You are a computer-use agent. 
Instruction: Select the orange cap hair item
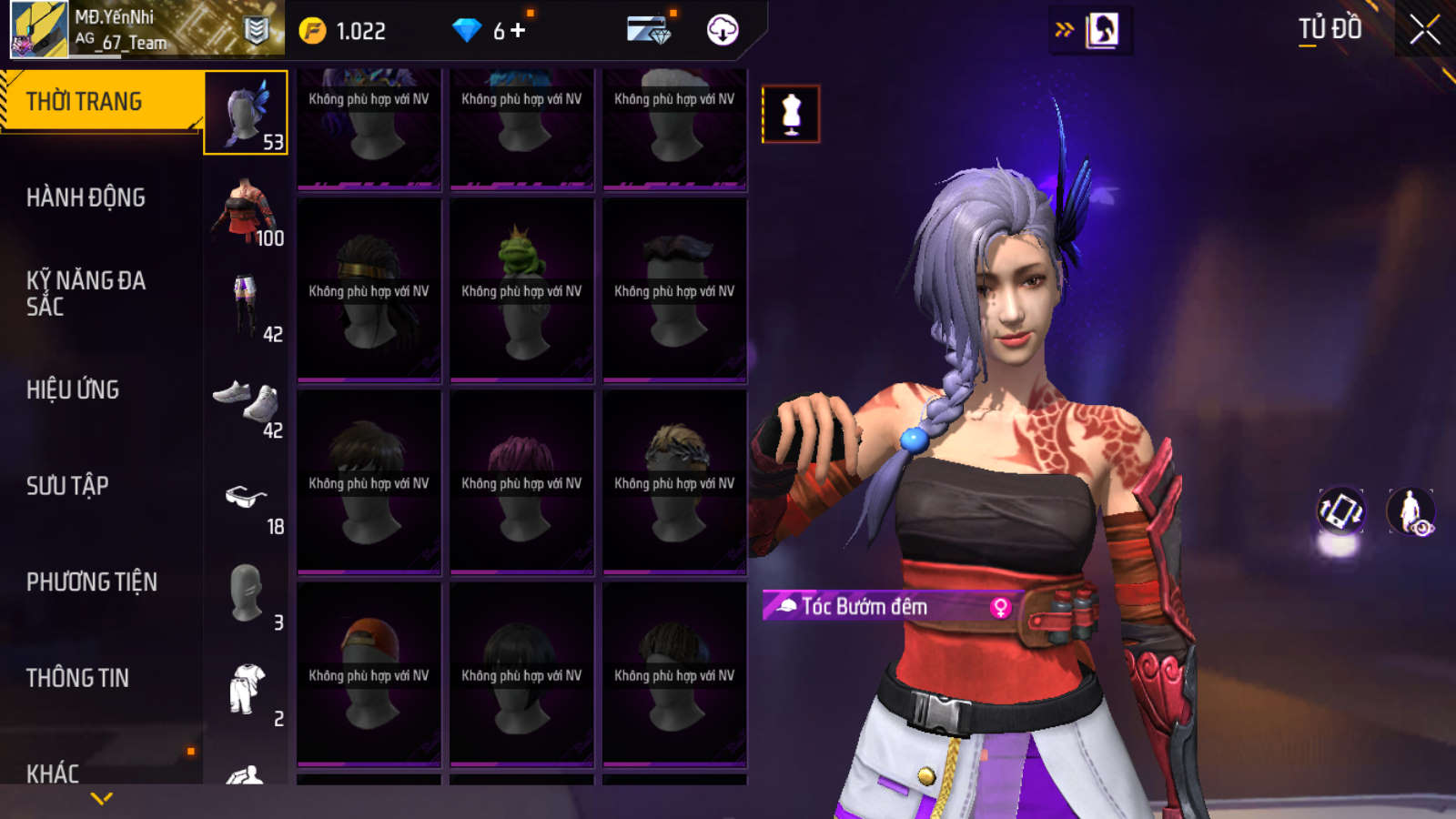(x=369, y=674)
